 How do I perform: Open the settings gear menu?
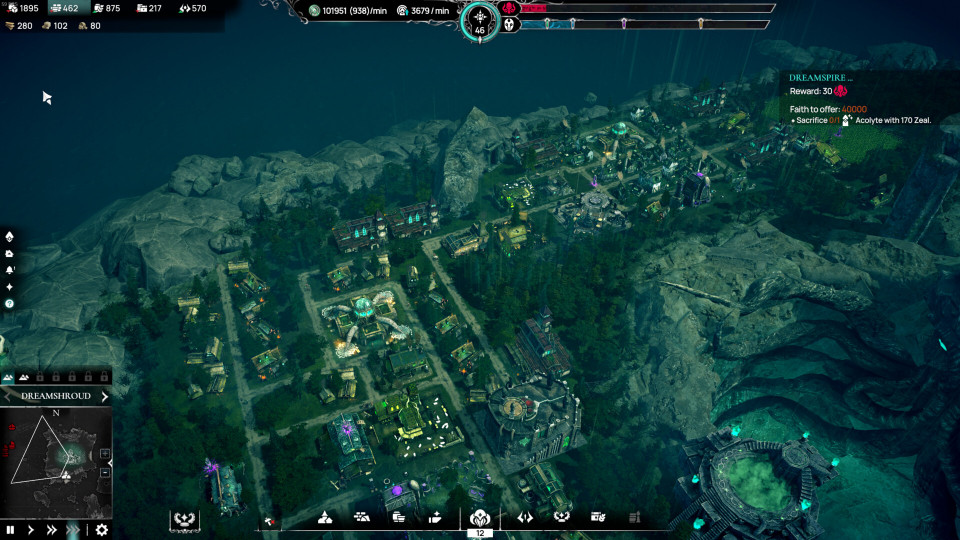(101, 530)
